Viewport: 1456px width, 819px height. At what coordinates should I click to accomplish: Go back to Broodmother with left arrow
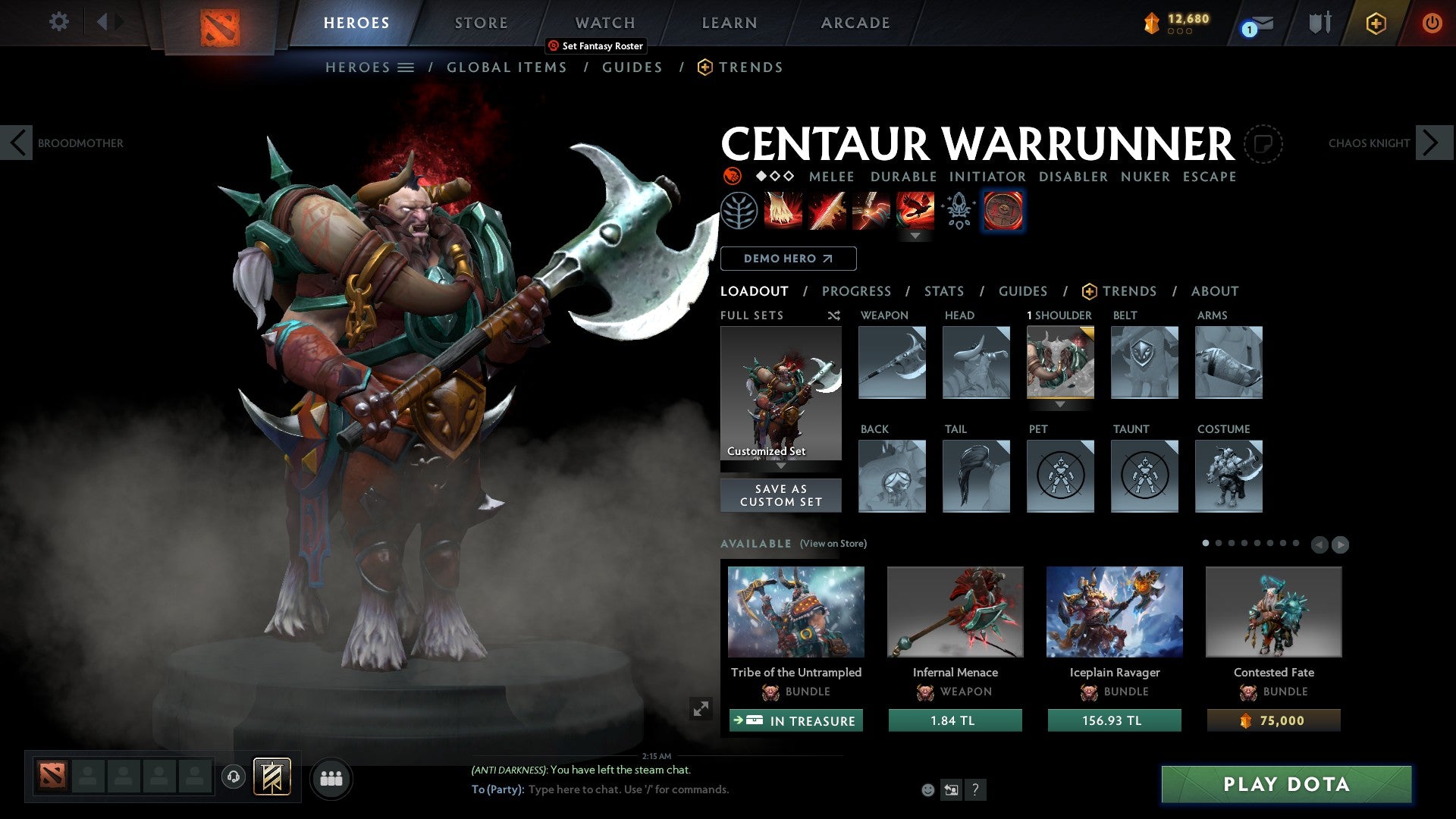pyautogui.click(x=17, y=142)
